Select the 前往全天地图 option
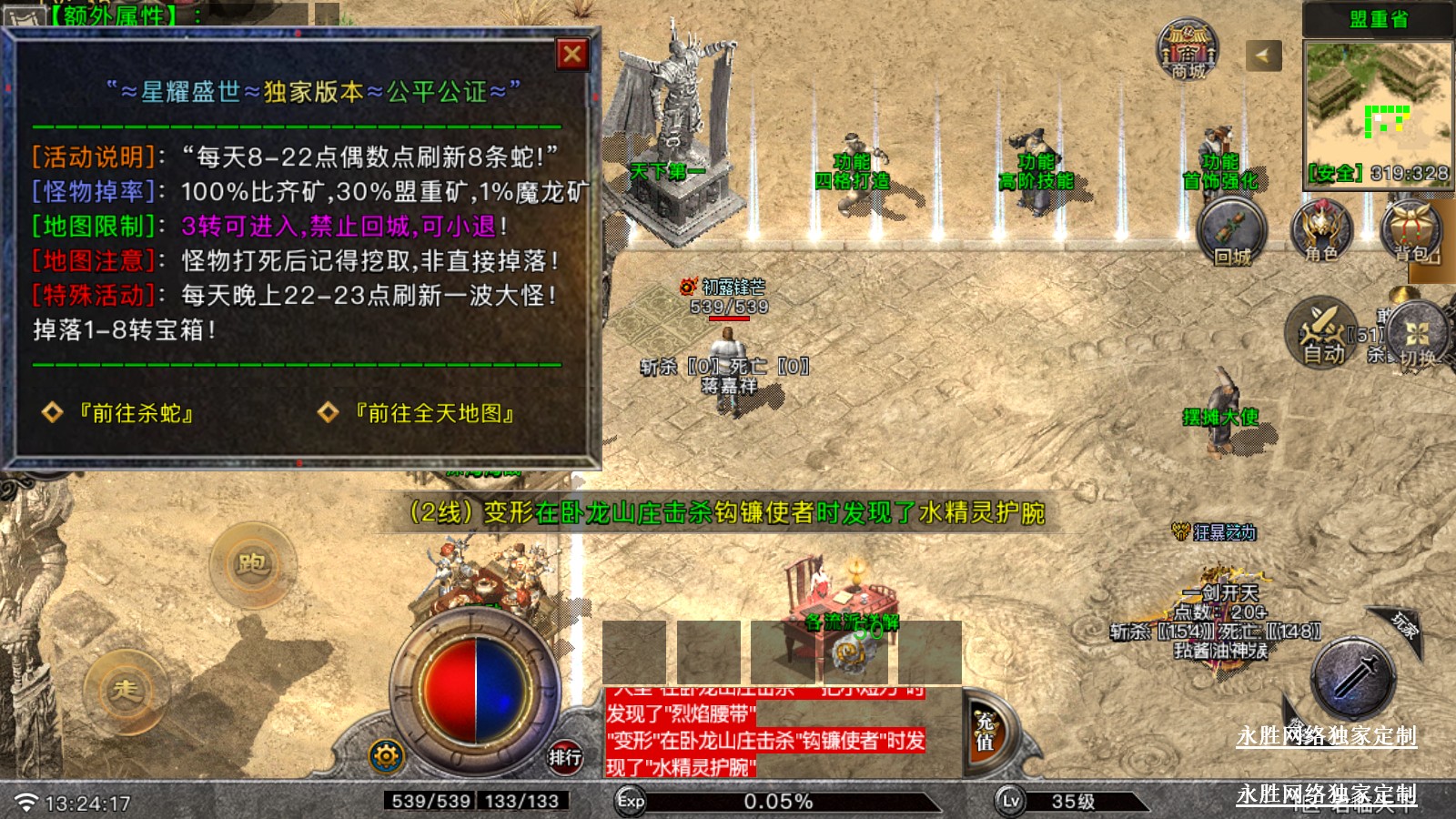Screen dimensions: 1456x819 [433, 413]
